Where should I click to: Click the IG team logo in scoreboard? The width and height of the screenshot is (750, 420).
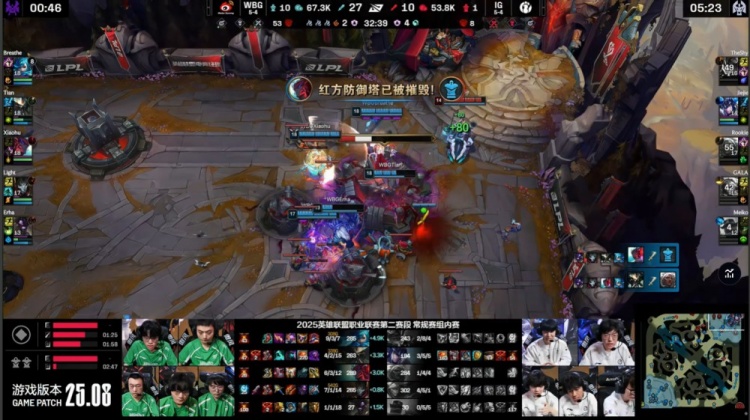[x=525, y=8]
